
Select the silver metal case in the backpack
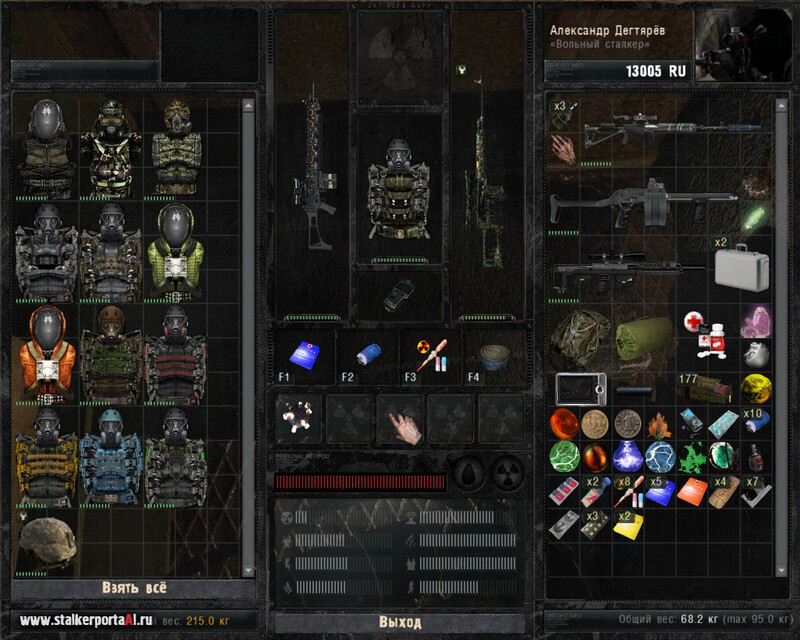pyautogui.click(x=741, y=269)
